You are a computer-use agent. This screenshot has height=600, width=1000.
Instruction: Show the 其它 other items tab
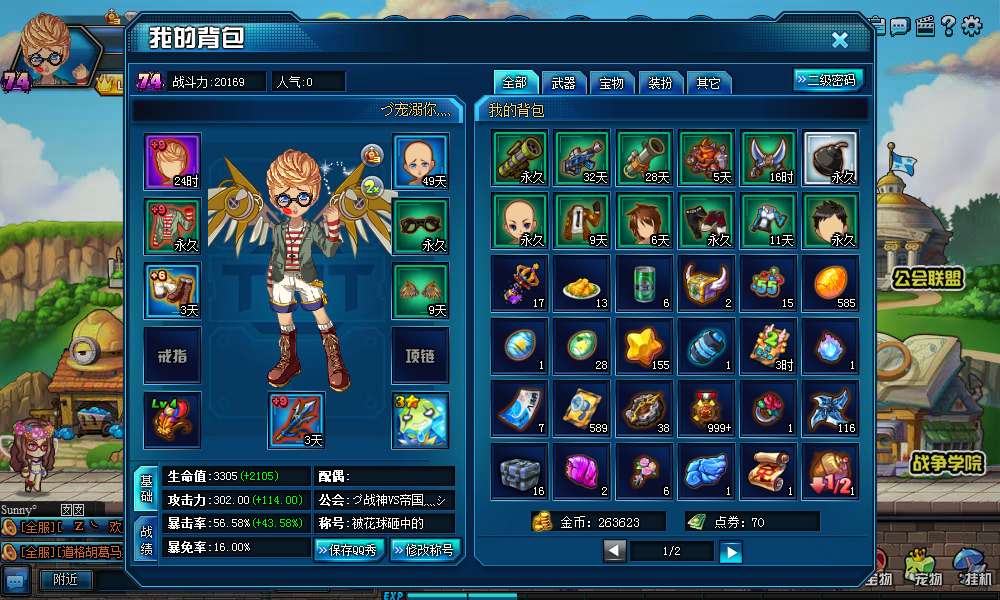click(708, 83)
